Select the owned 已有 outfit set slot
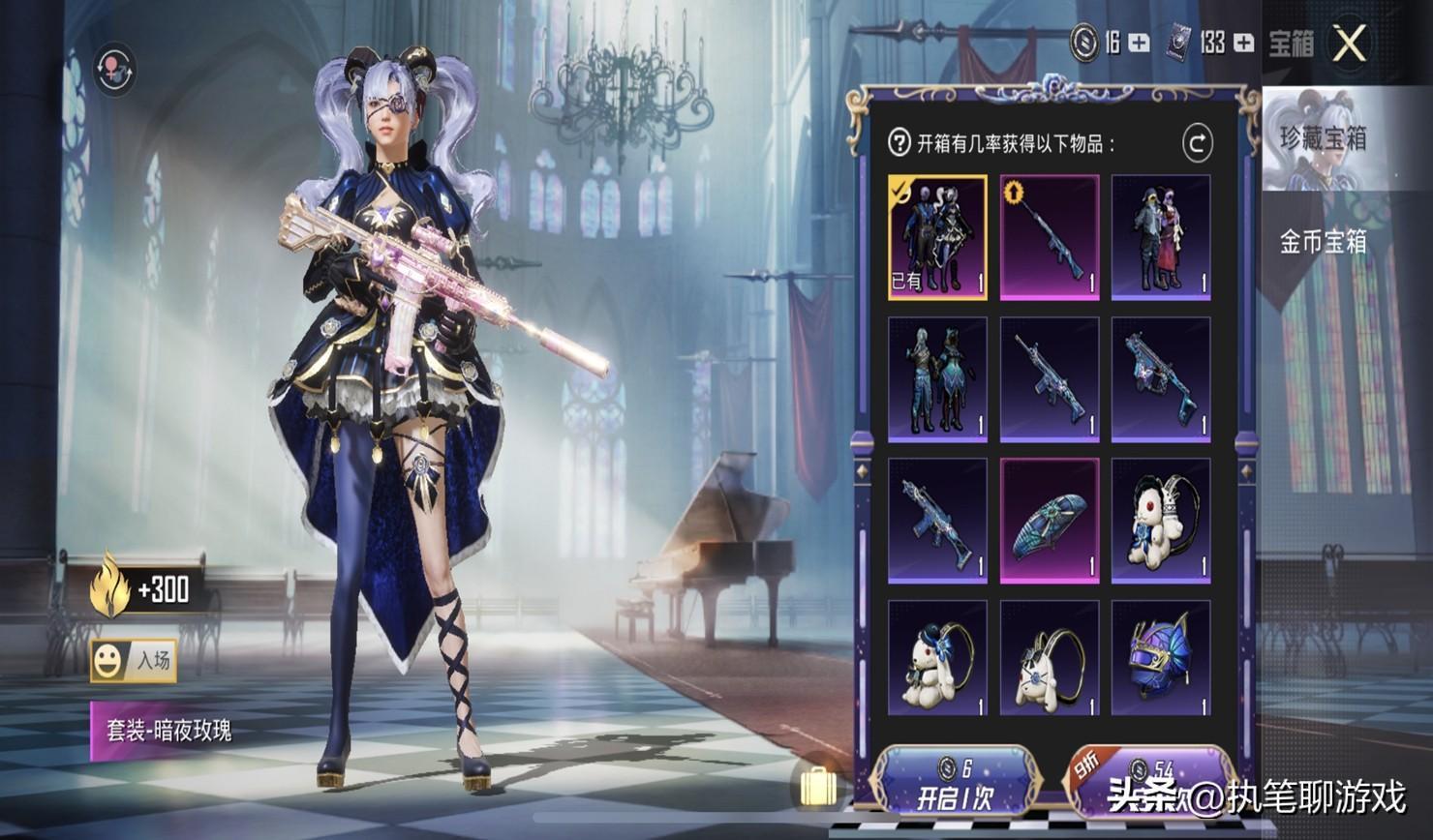The width and height of the screenshot is (1433, 840). click(937, 237)
